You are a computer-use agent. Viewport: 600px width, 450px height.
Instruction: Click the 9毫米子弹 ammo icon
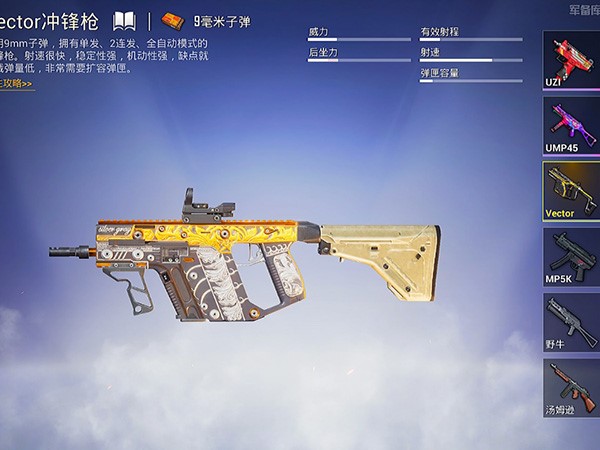click(x=174, y=20)
